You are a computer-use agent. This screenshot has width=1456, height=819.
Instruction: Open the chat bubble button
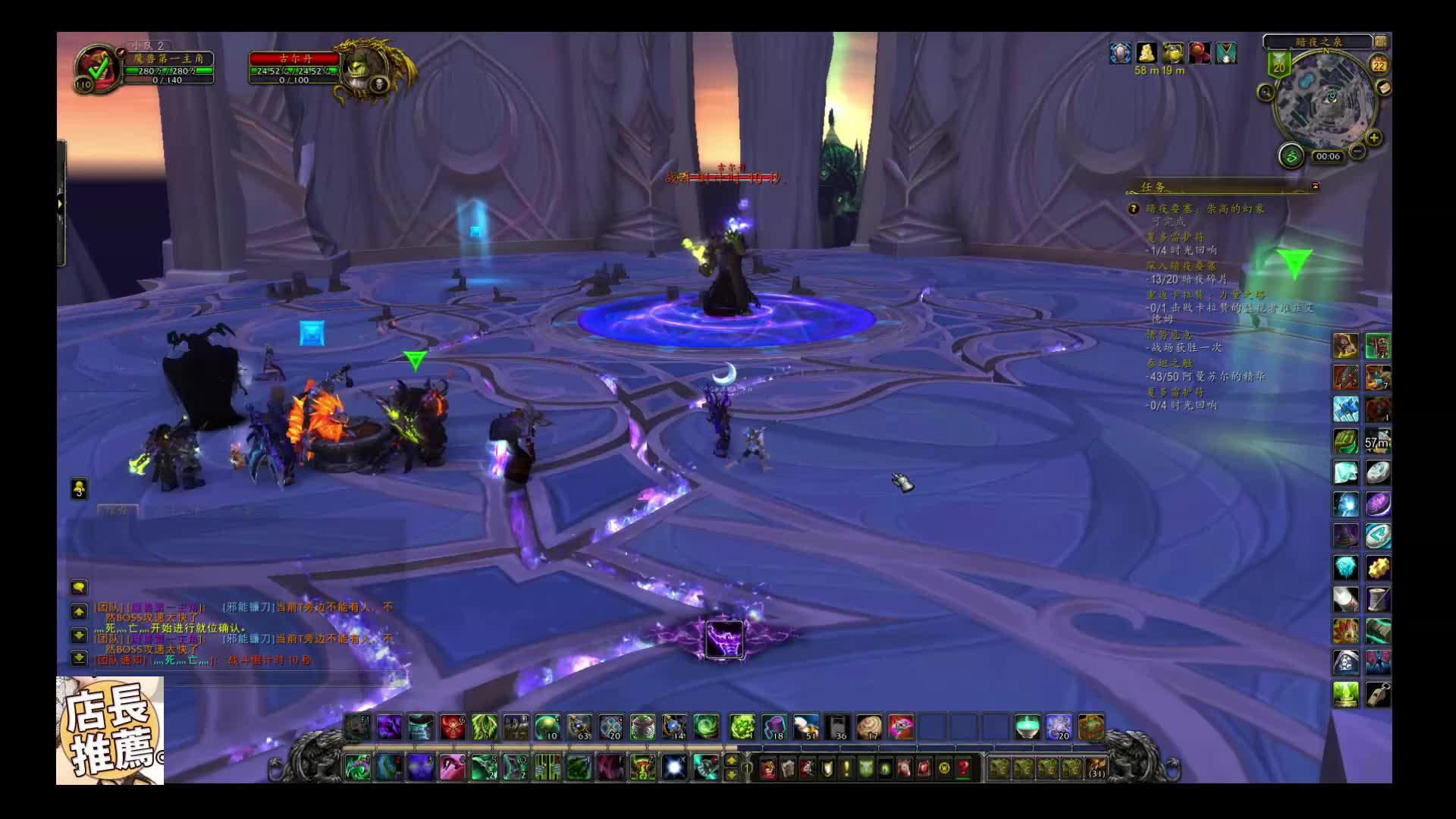point(79,587)
